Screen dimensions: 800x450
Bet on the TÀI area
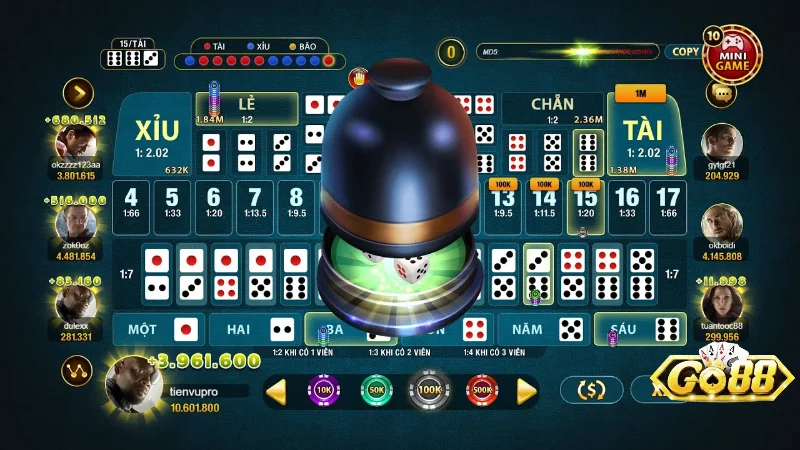[x=641, y=140]
